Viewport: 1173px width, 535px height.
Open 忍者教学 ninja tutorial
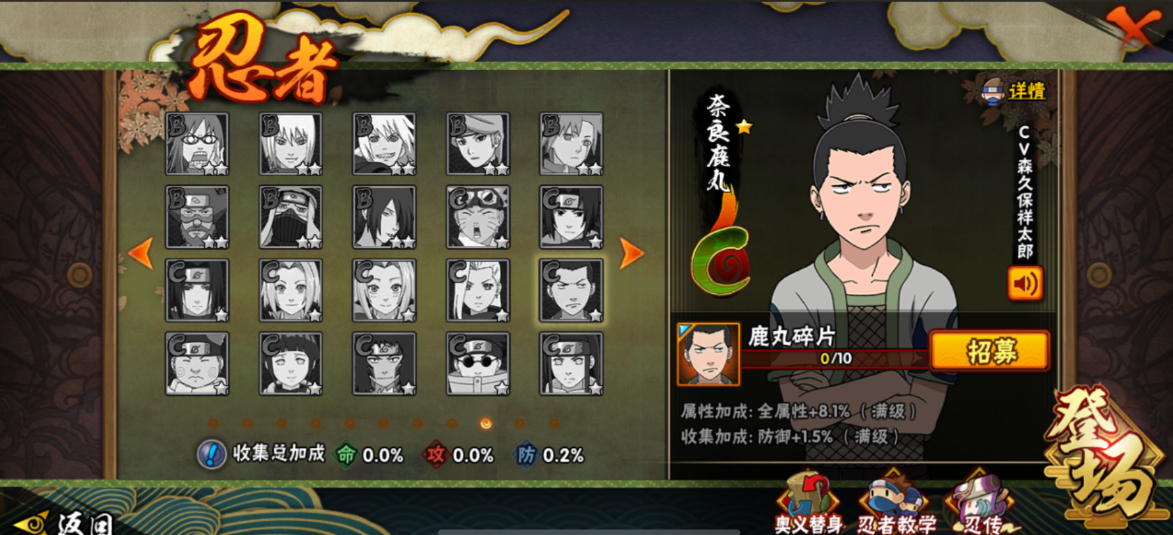[x=897, y=505]
